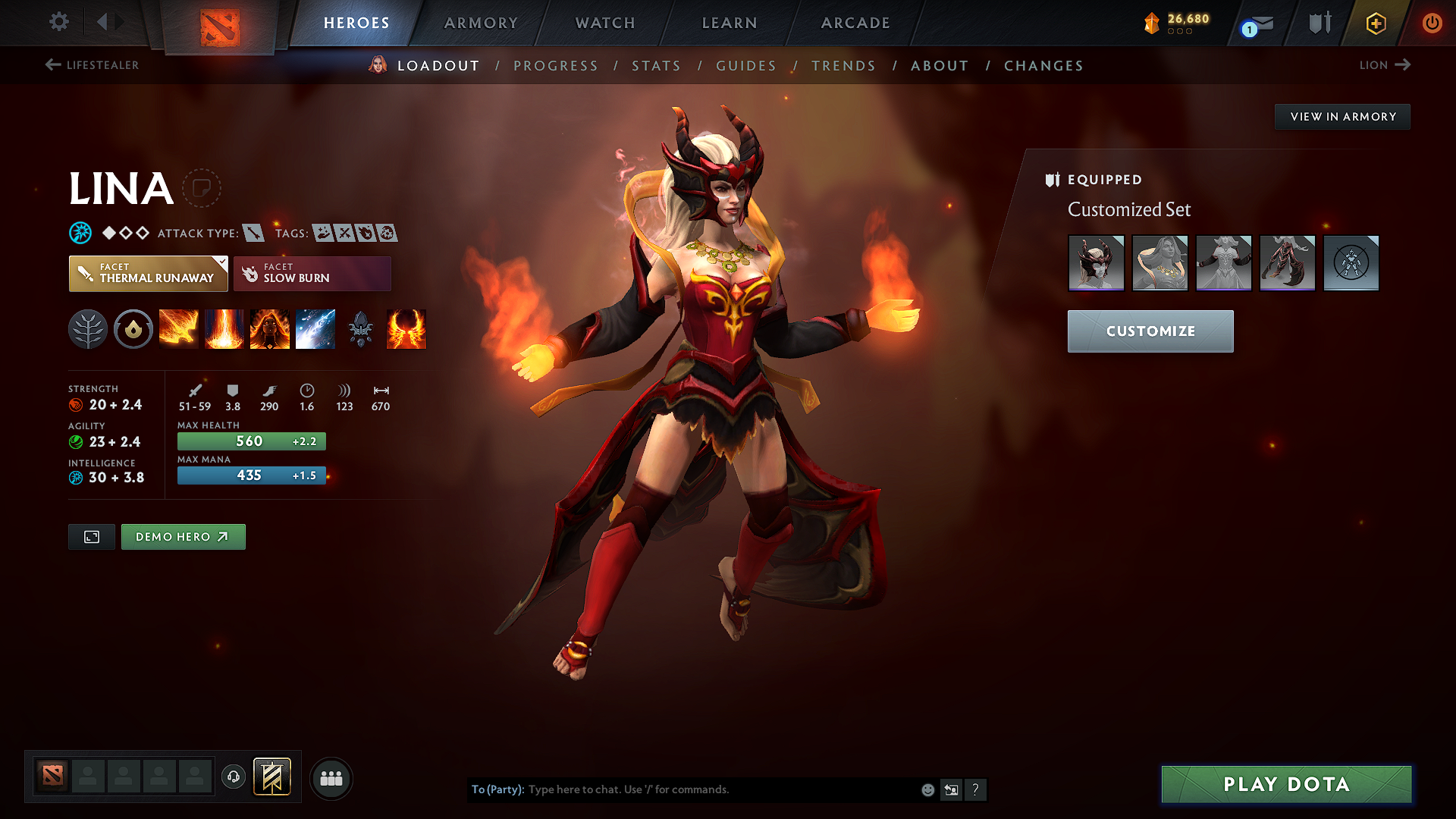
Task: Toggle the Battle Pass banner near the party slots
Action: [x=271, y=777]
